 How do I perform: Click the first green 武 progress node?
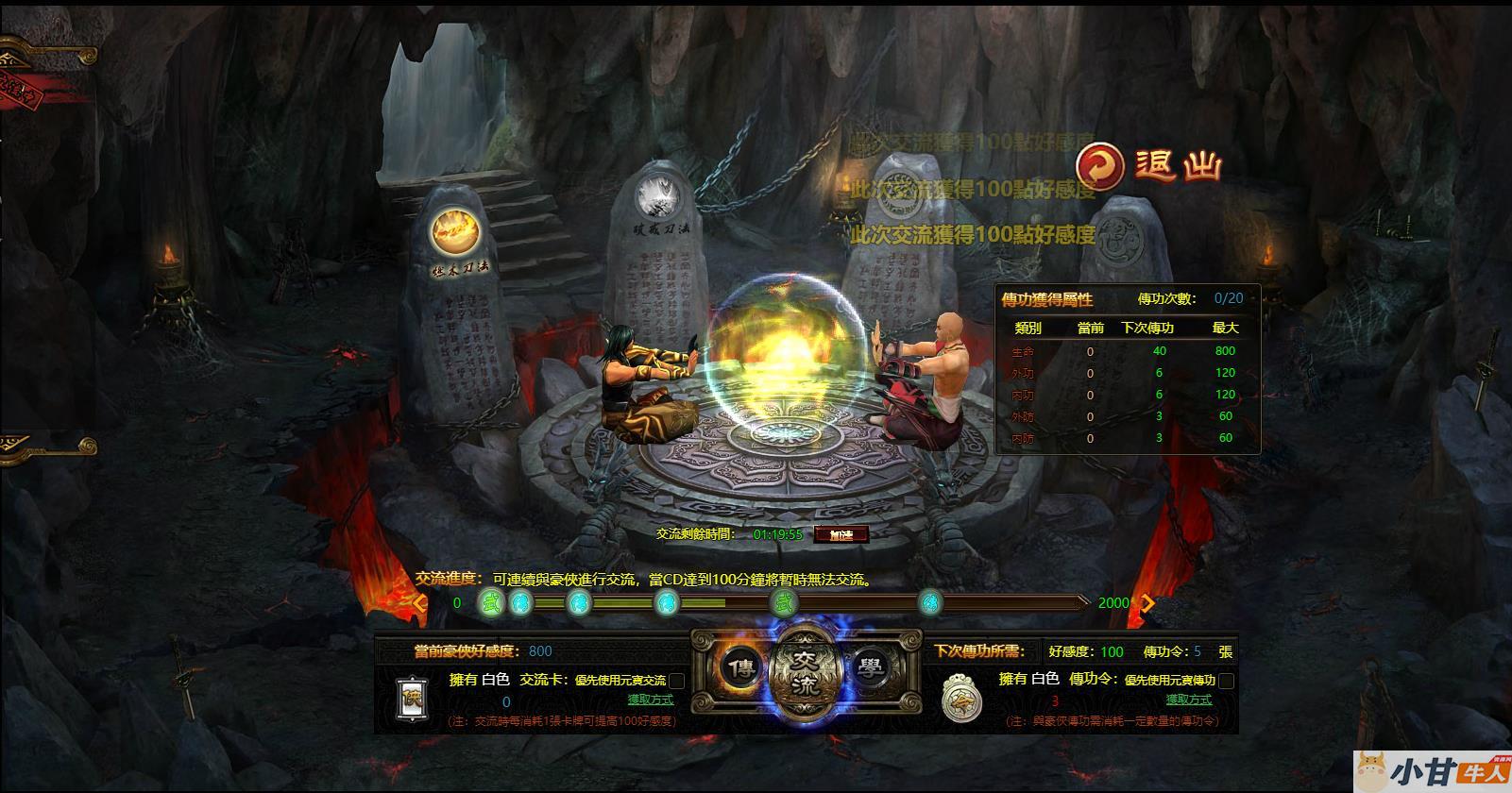(x=489, y=602)
